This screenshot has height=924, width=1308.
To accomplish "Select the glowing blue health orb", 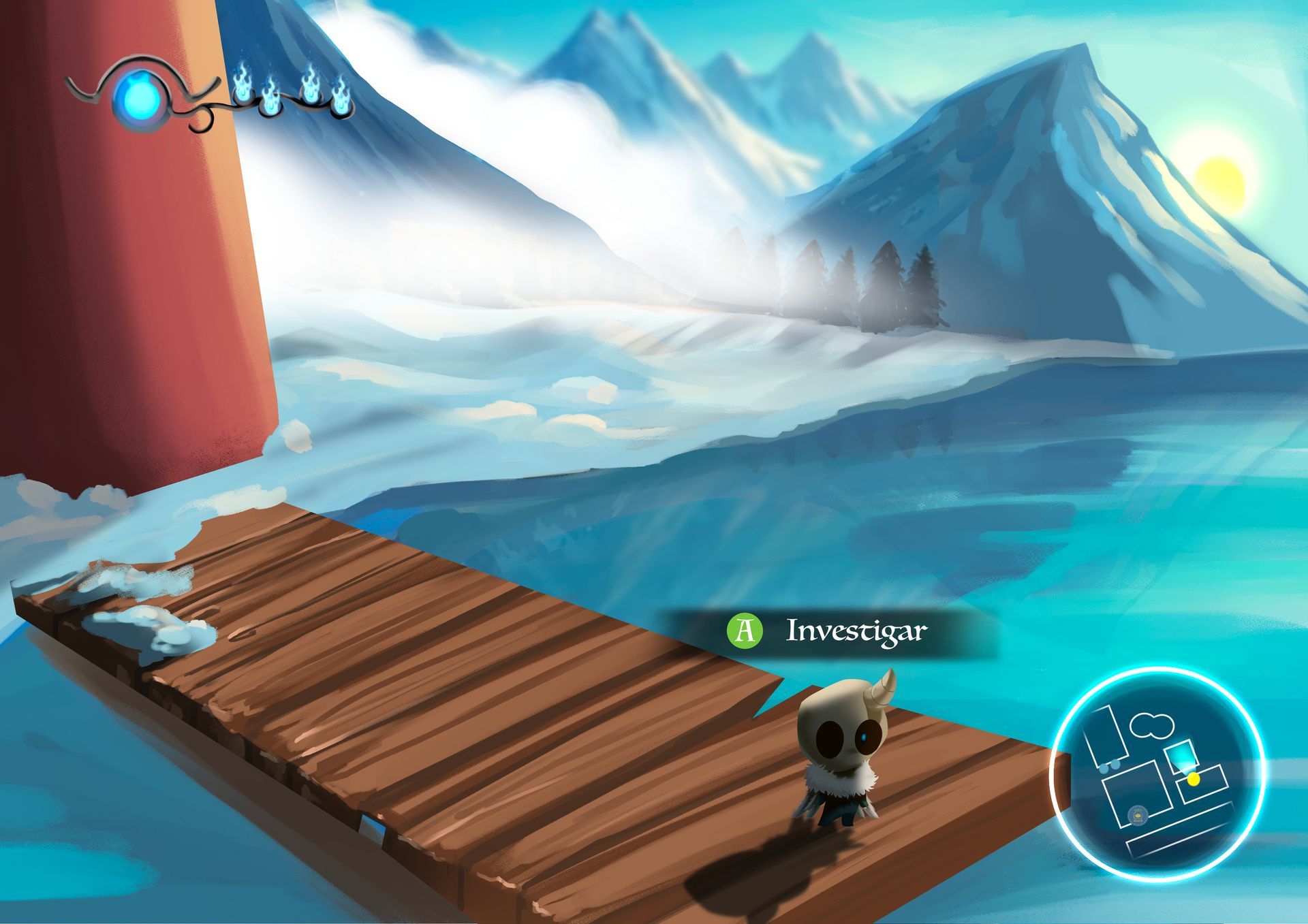I will (x=140, y=96).
